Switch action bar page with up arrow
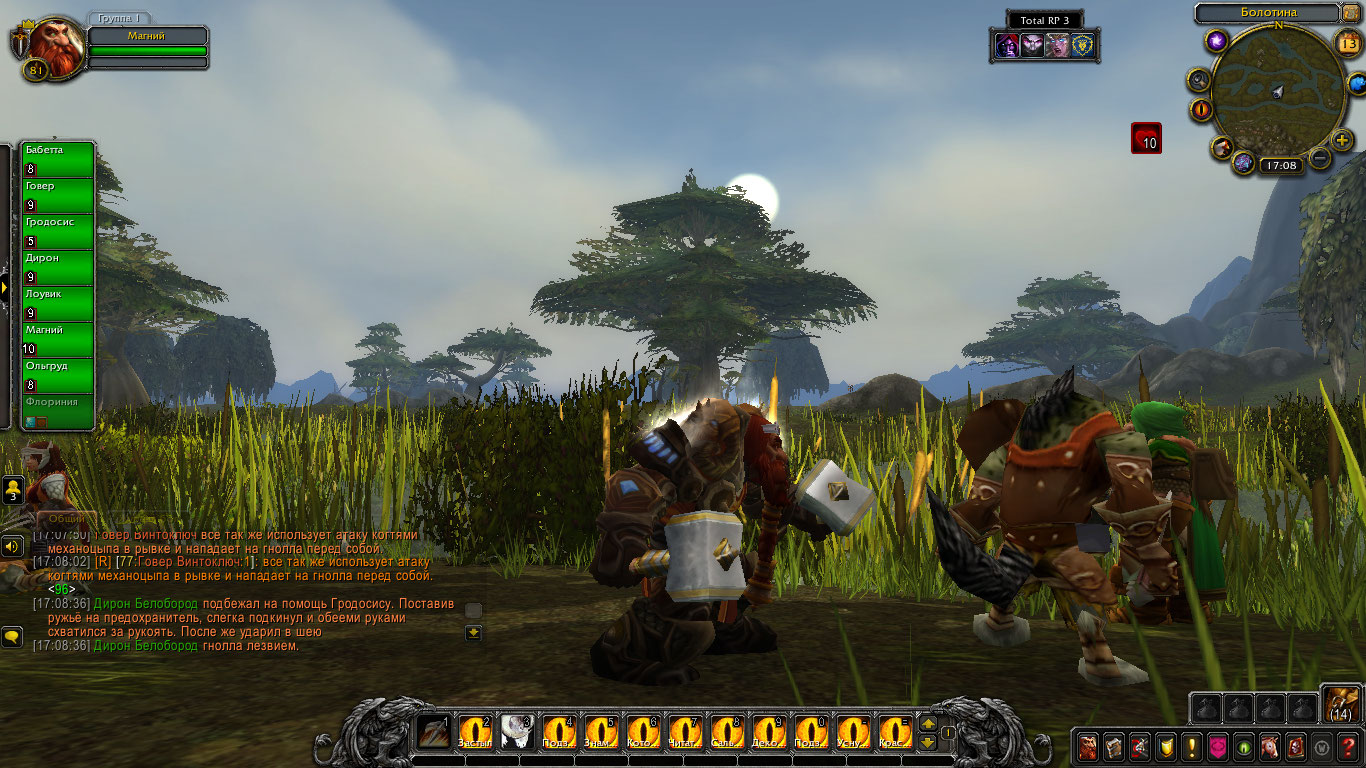The height and width of the screenshot is (768, 1366). click(x=928, y=724)
